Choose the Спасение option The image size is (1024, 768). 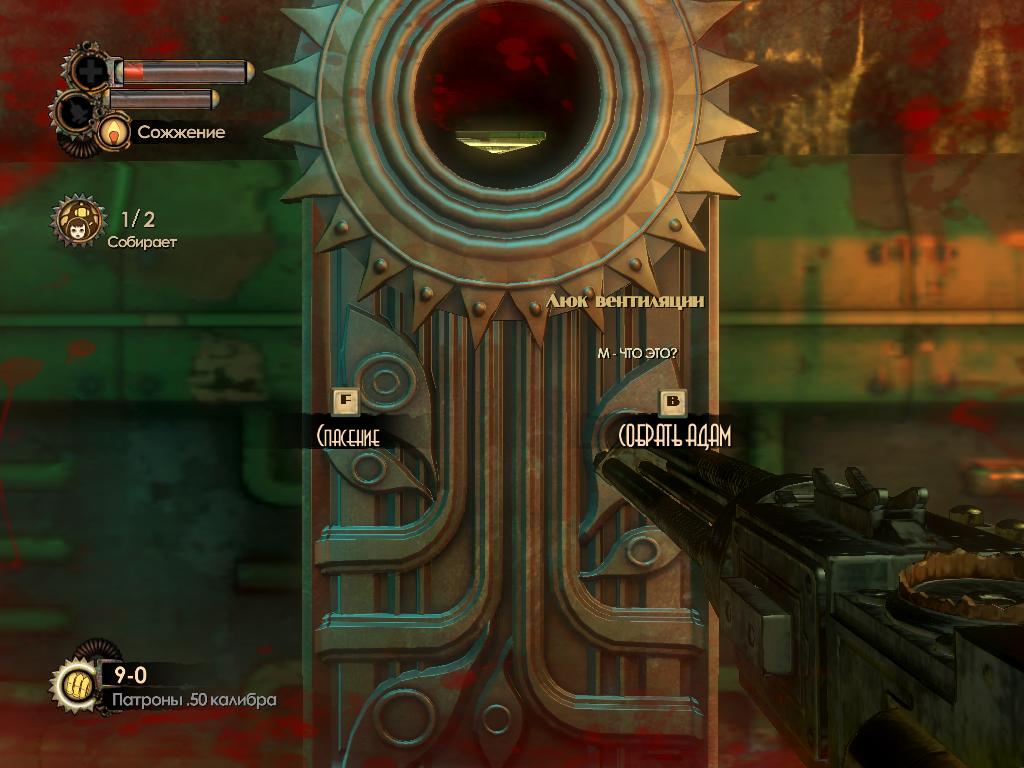click(x=347, y=436)
